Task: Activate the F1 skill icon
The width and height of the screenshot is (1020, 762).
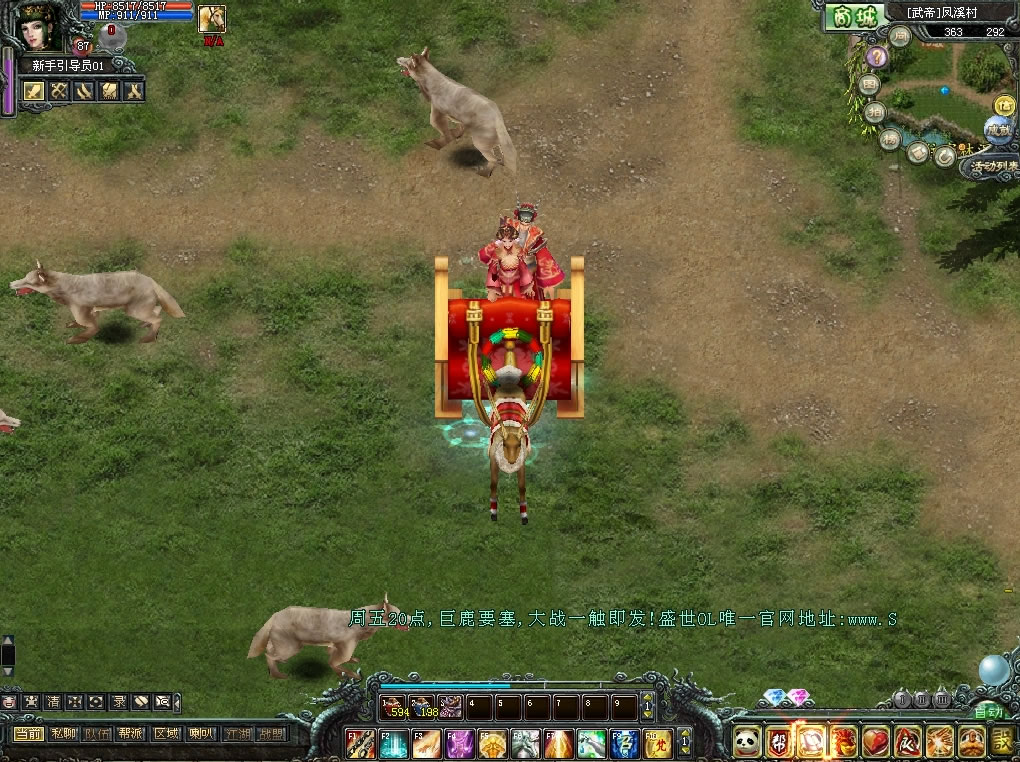Action: point(359,743)
